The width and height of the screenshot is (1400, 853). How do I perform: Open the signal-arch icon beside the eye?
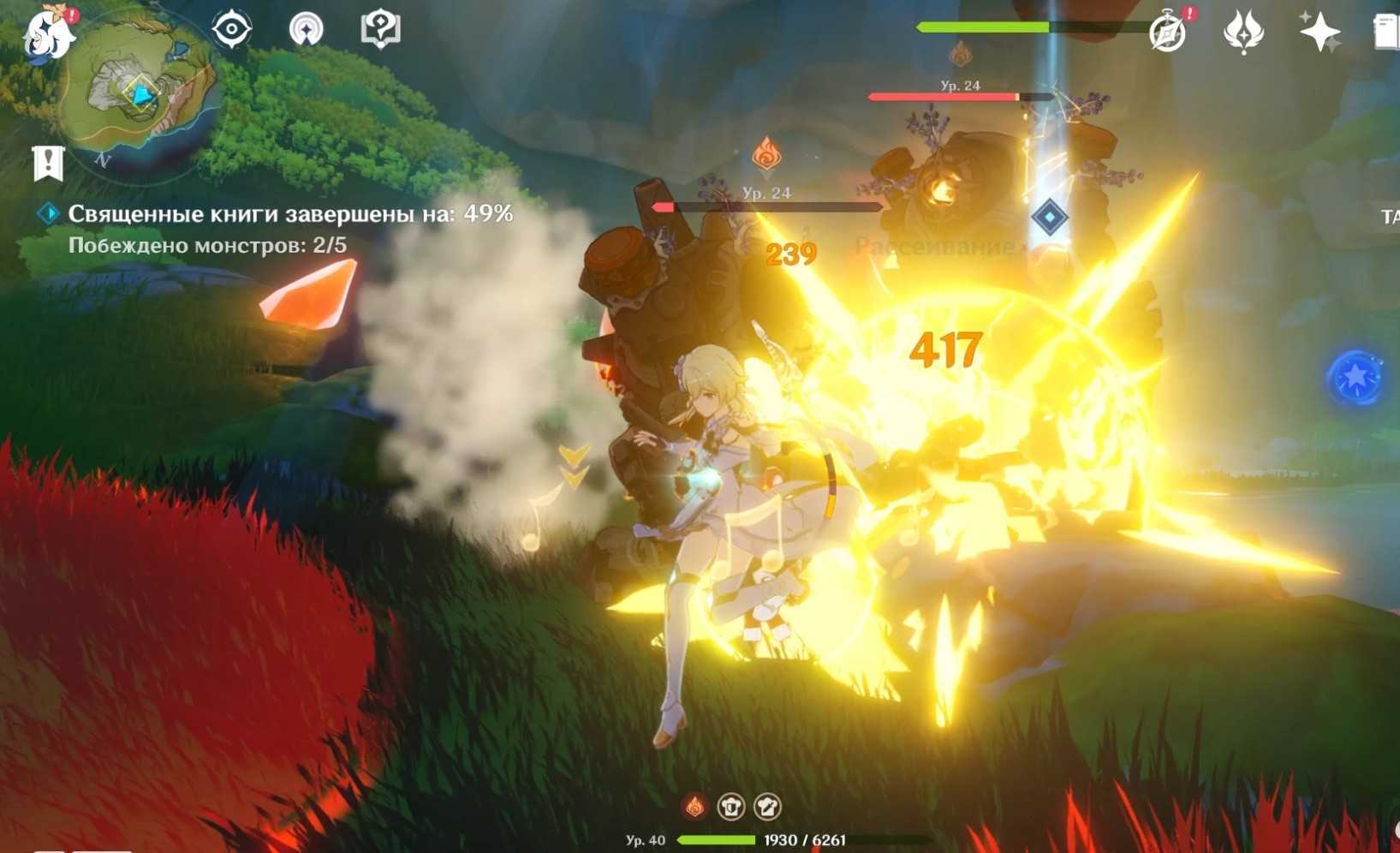coord(306,29)
